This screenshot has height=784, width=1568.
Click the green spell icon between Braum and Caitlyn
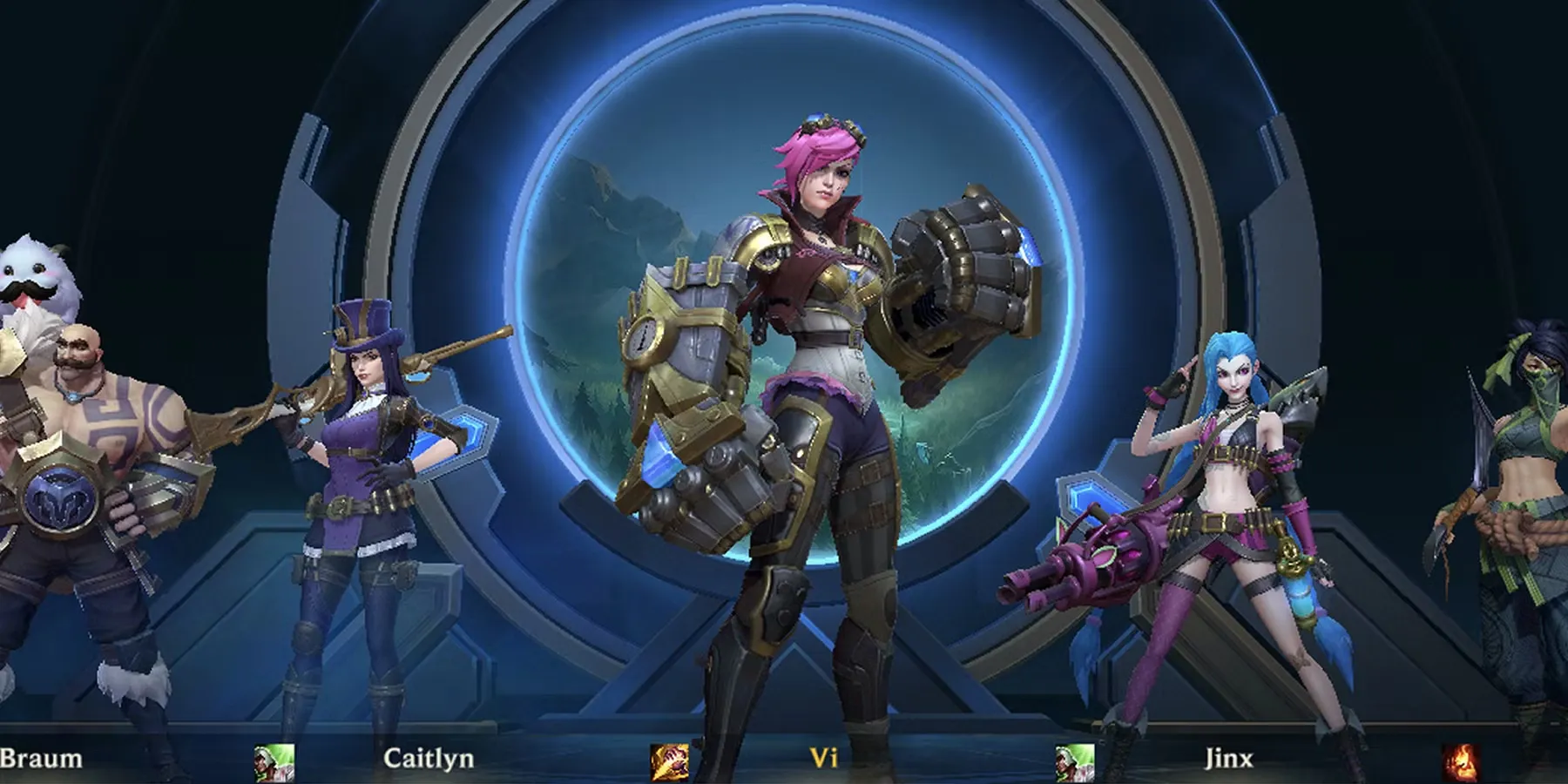[274, 763]
